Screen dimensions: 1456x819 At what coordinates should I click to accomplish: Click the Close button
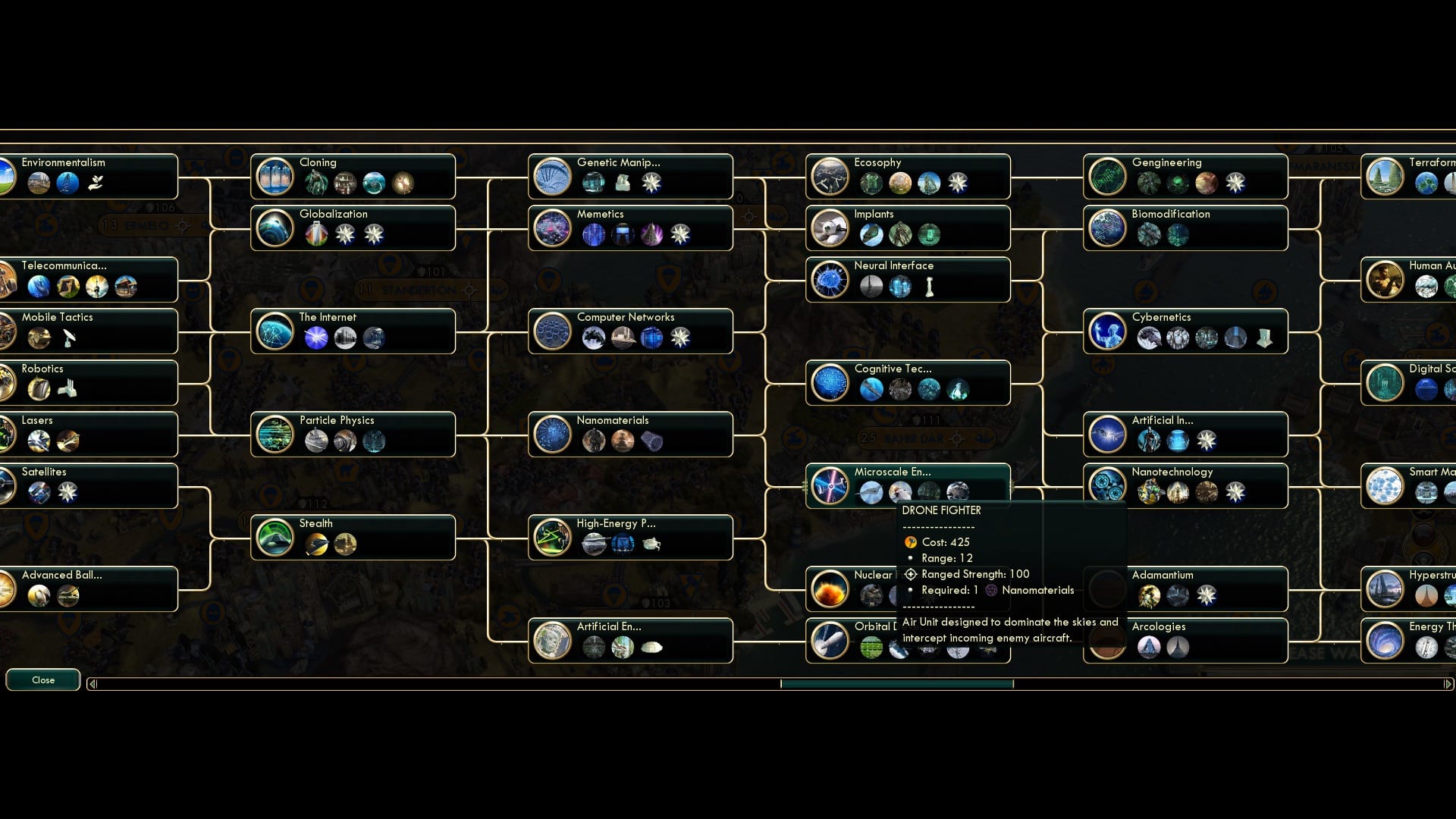[42, 680]
